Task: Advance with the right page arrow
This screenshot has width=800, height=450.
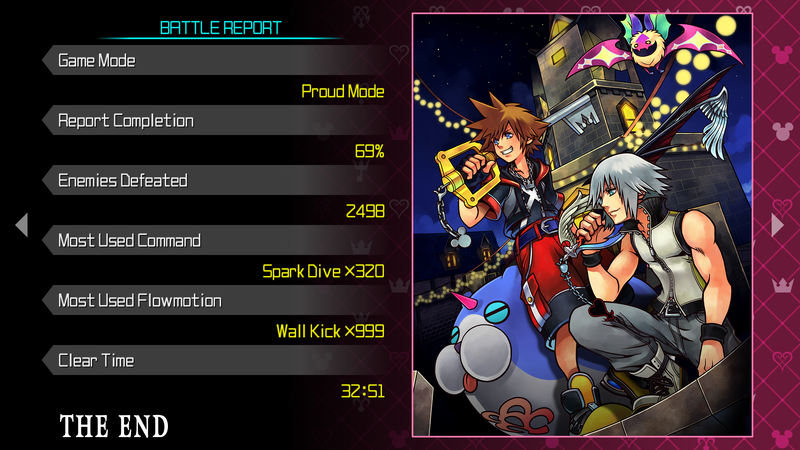Action: tap(778, 226)
